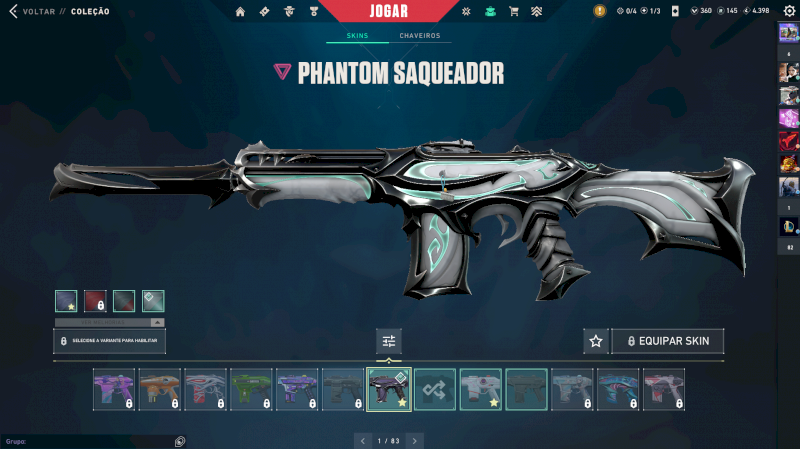Switch to the Chaveiros tab
Screen dimensions: 800x449
(419, 36)
